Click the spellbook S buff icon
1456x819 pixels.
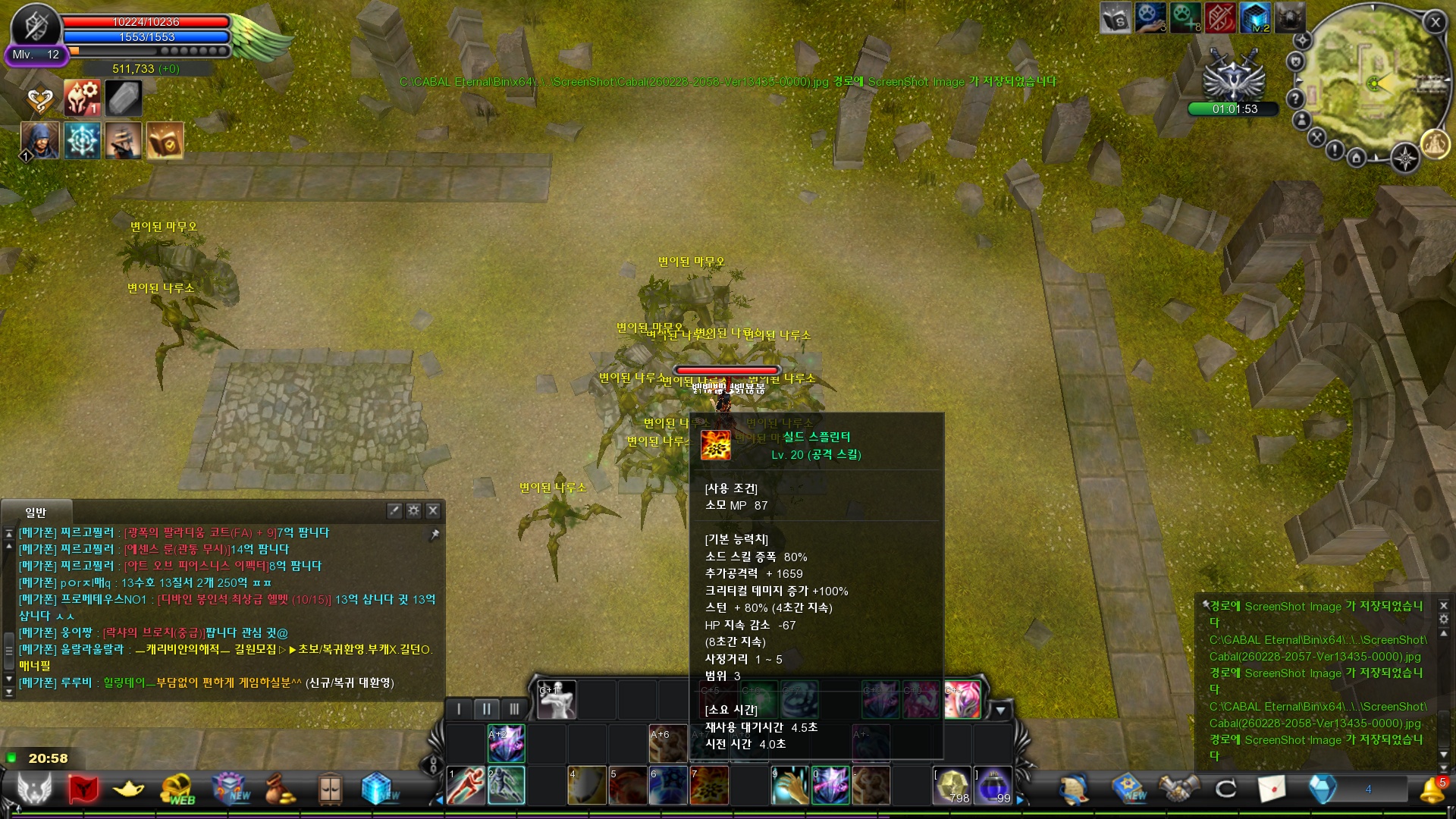tap(1116, 18)
